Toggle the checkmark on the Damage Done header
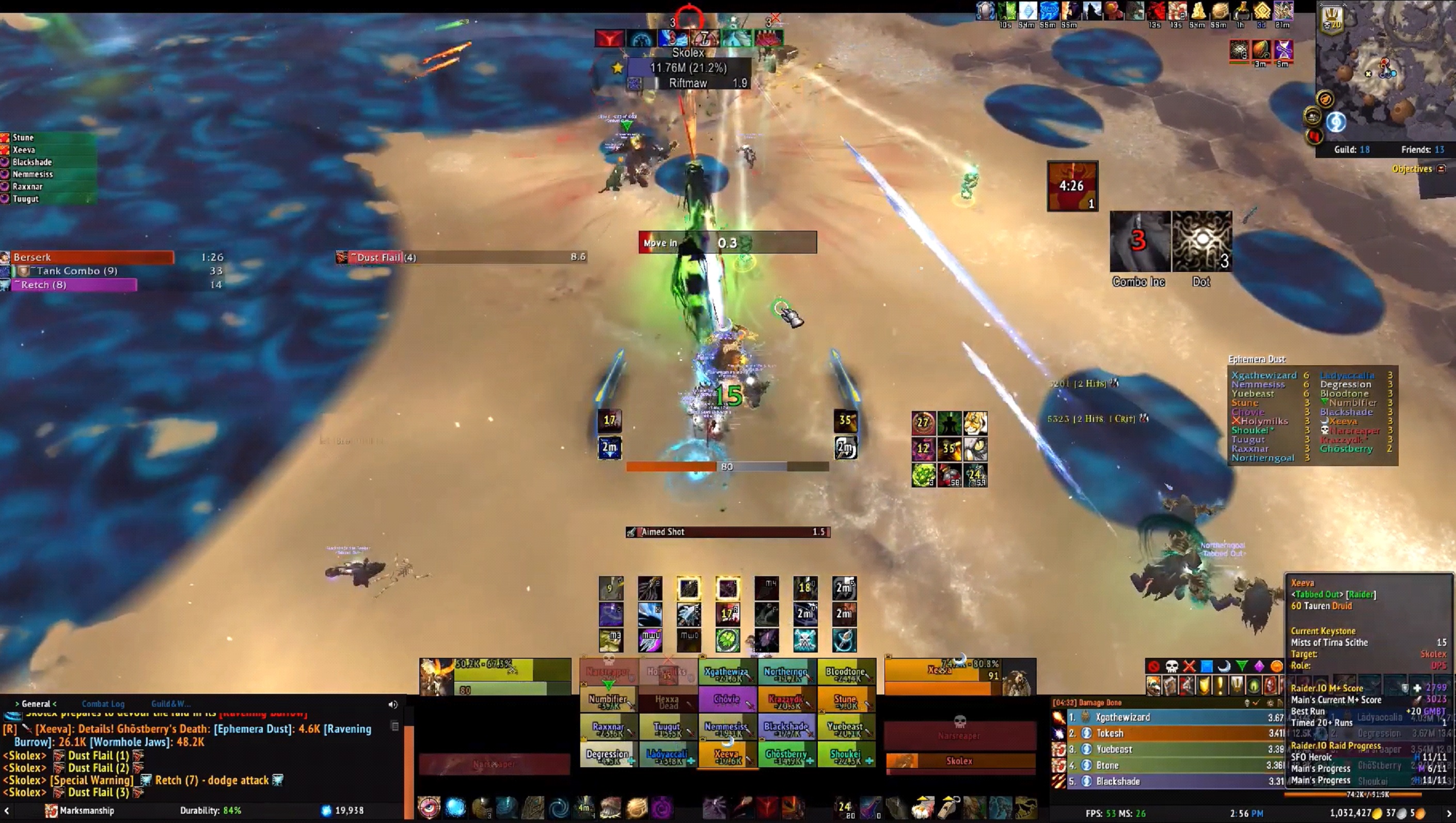Screen dimensions: 1456x823 click(x=1256, y=703)
